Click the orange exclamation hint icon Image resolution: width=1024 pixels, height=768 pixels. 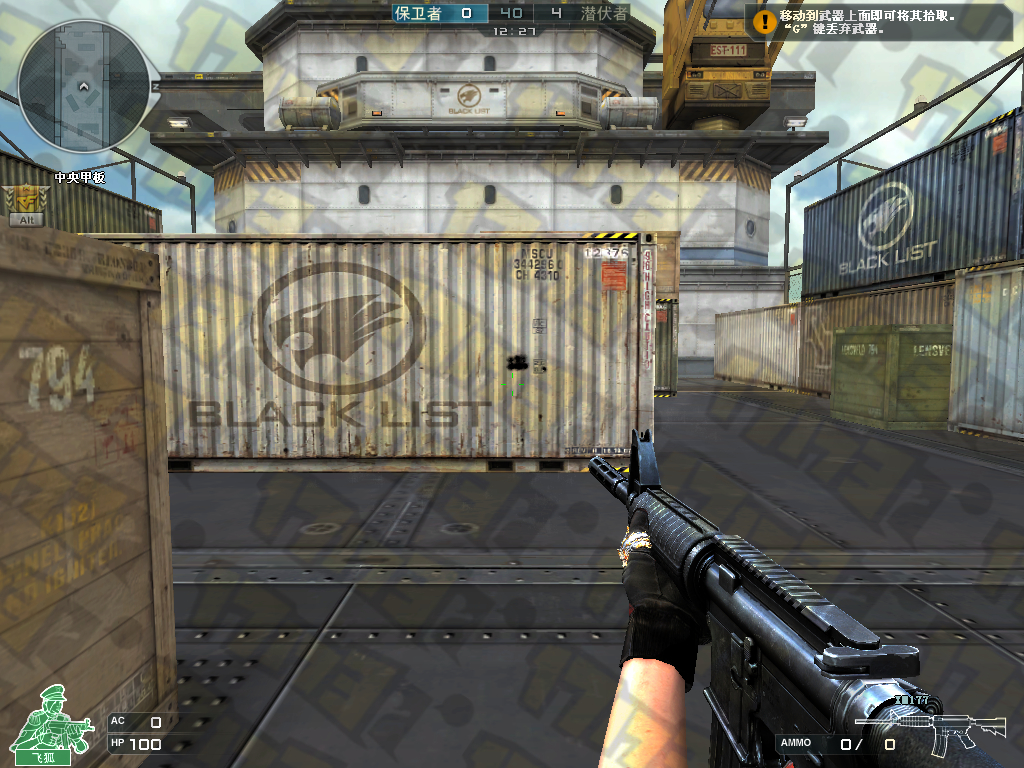(x=765, y=20)
